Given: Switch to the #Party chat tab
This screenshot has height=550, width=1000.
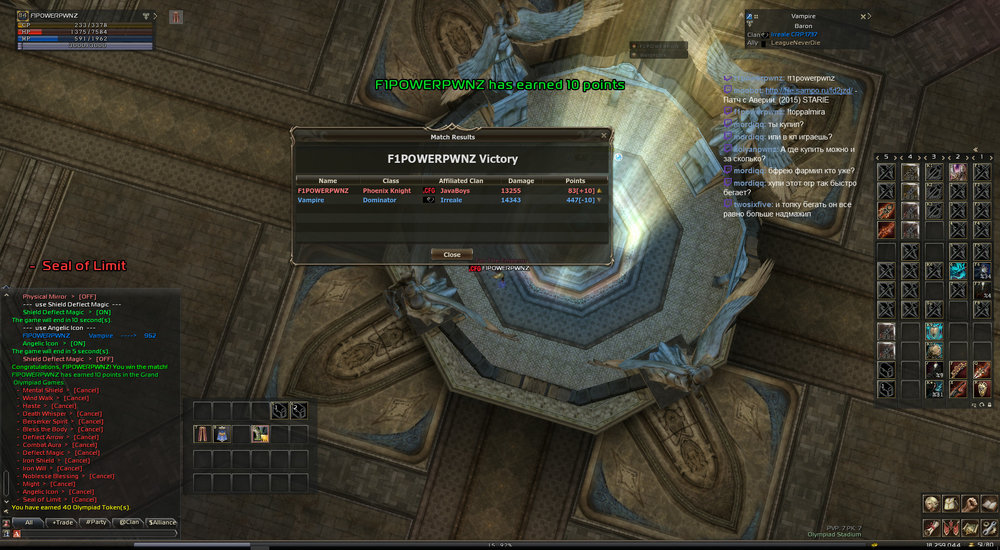Looking at the screenshot, I should [96, 522].
